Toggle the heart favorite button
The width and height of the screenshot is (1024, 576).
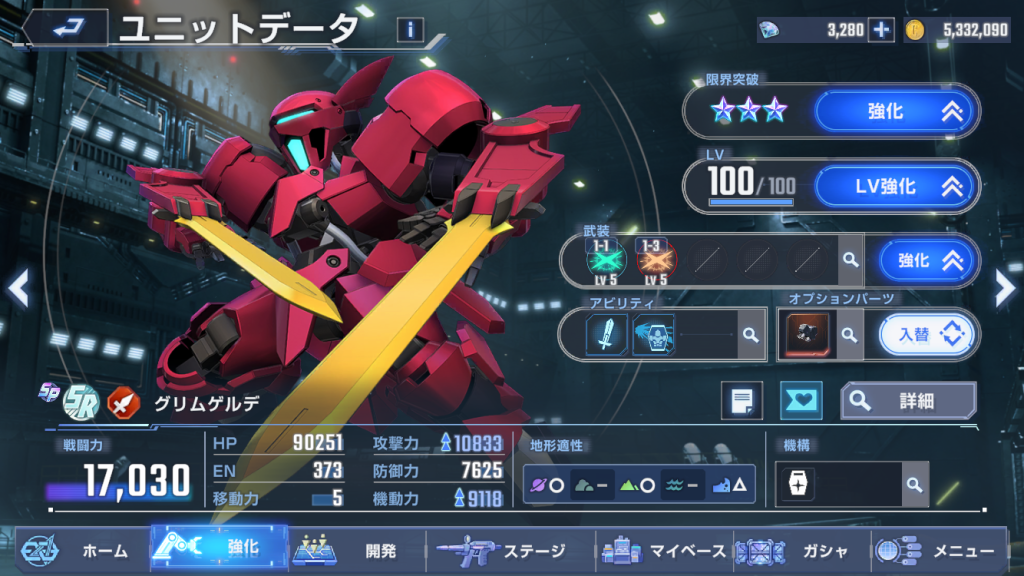(800, 401)
